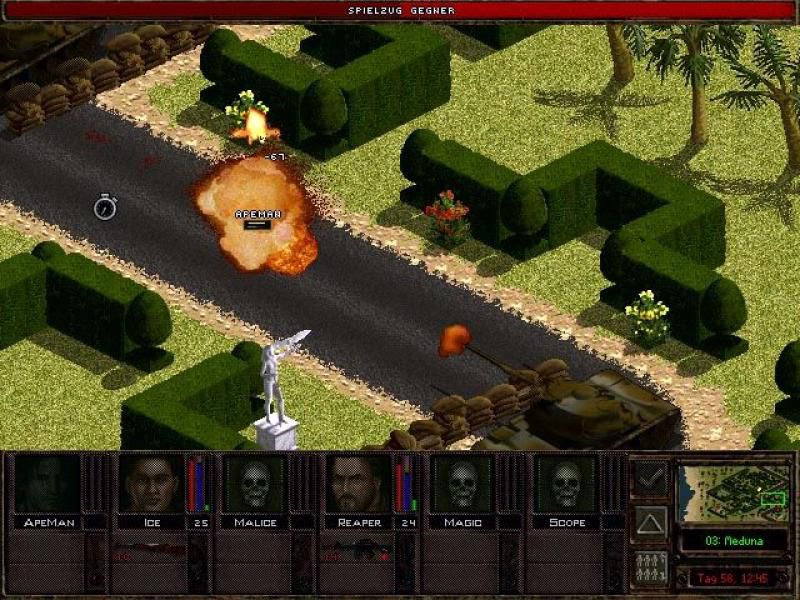Image resolution: width=800 pixels, height=600 pixels.
Task: Click the sector minimap
Action: pyautogui.click(x=732, y=492)
